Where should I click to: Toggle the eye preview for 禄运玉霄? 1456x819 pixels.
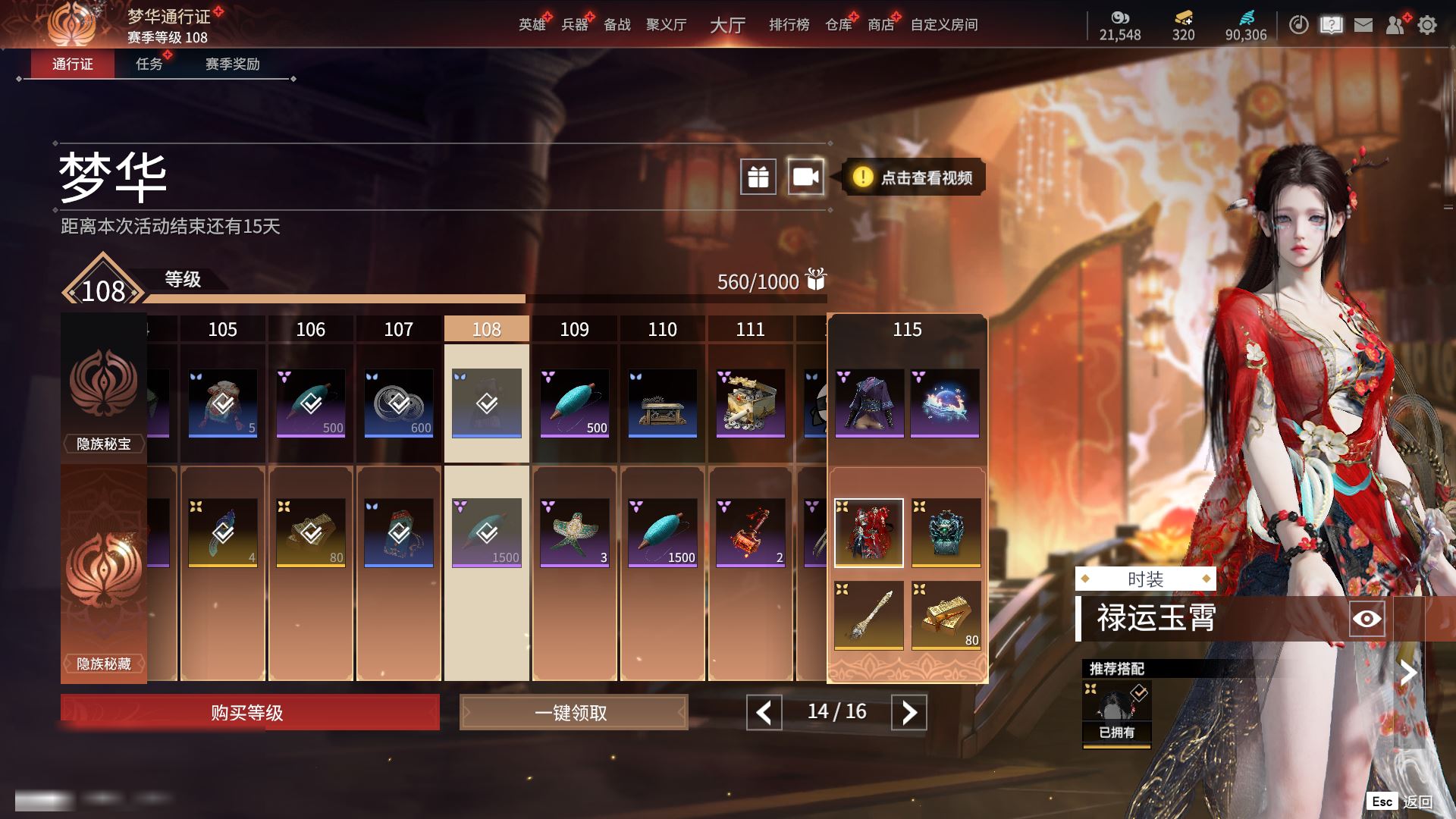(1367, 619)
